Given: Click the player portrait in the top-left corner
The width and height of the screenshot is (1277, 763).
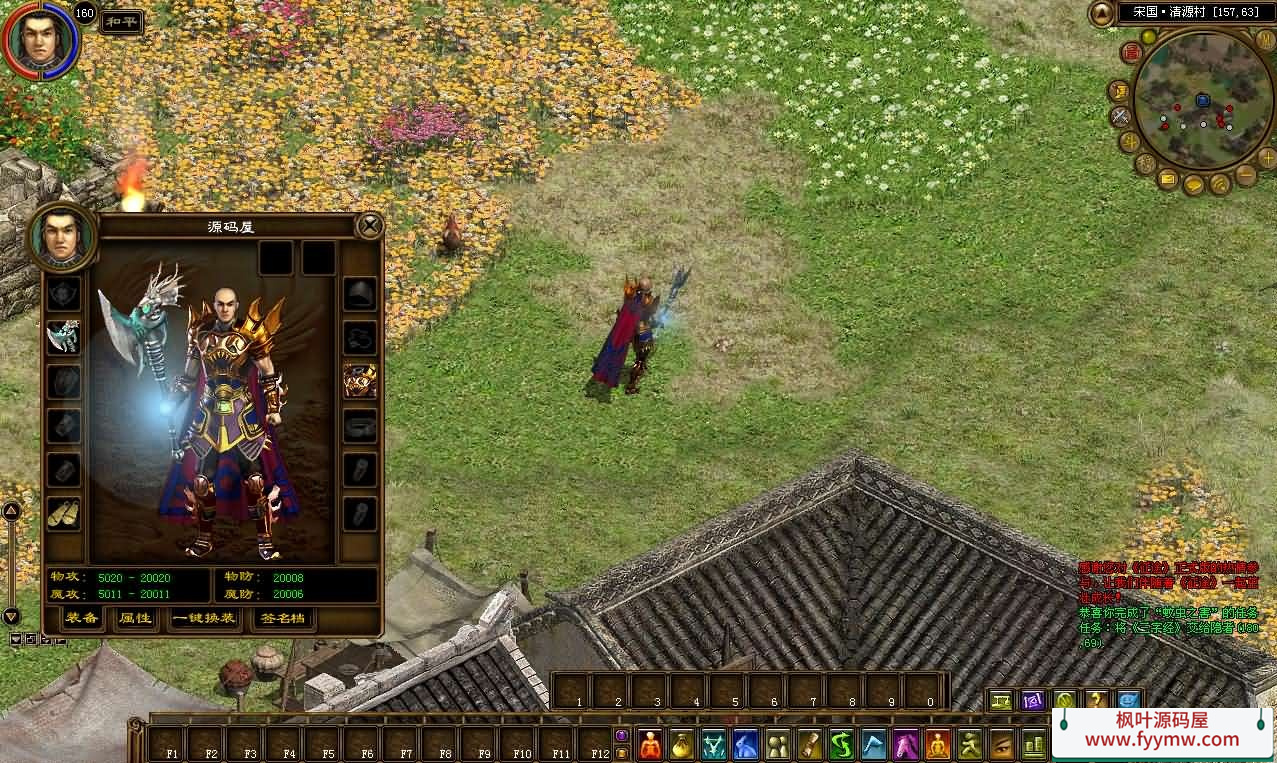Looking at the screenshot, I should tap(40, 42).
